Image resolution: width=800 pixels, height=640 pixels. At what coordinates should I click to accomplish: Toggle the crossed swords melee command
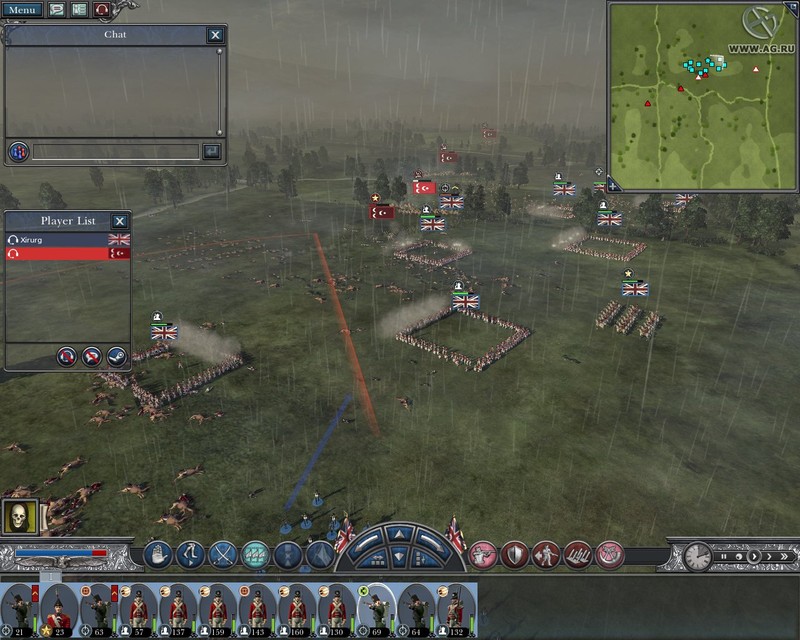point(223,554)
